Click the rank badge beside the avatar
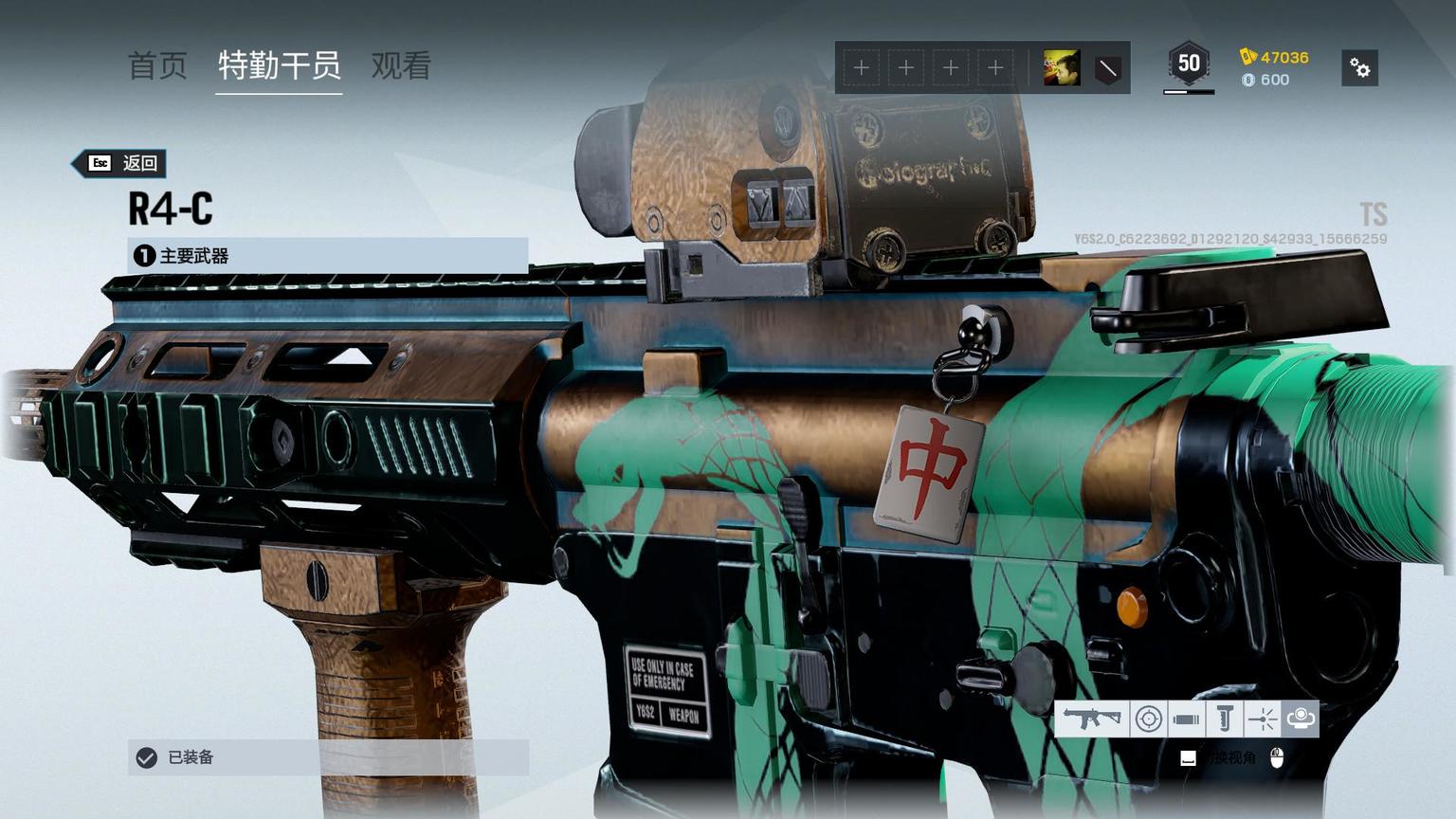Image resolution: width=1456 pixels, height=819 pixels. point(1107,68)
